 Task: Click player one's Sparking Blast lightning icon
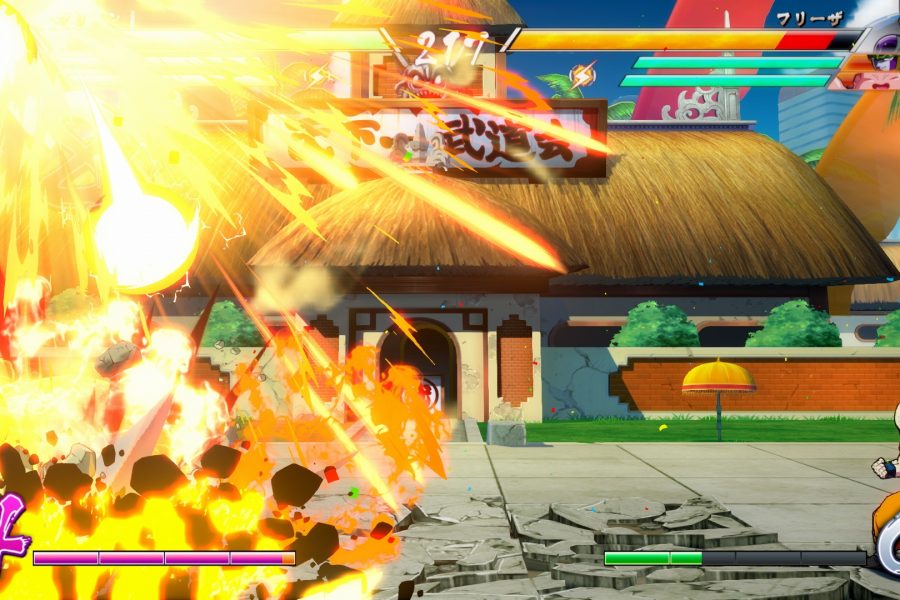coord(320,75)
